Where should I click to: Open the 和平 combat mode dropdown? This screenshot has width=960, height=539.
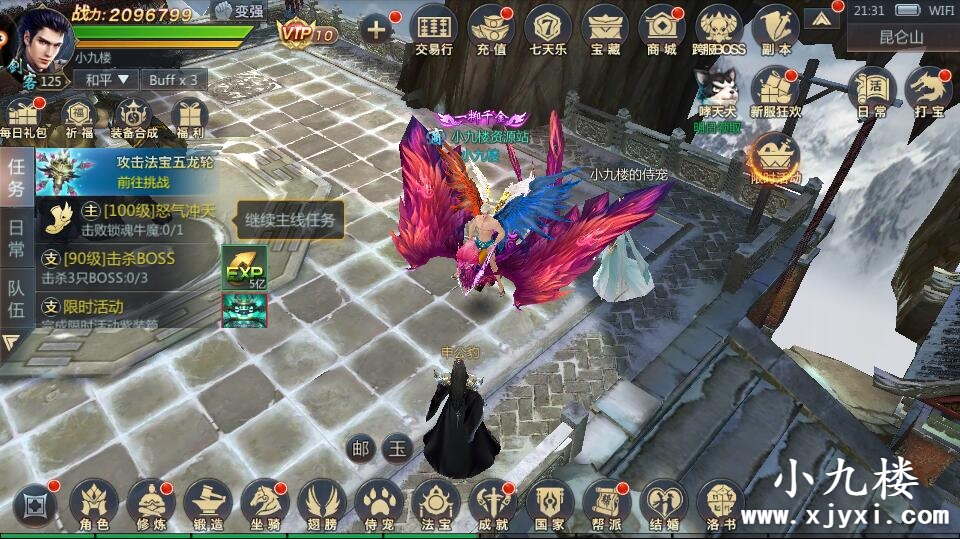coord(107,79)
